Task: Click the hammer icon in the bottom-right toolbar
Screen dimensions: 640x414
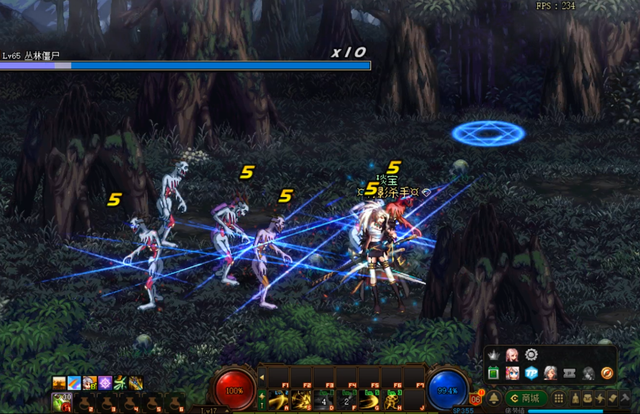Action: point(625,399)
